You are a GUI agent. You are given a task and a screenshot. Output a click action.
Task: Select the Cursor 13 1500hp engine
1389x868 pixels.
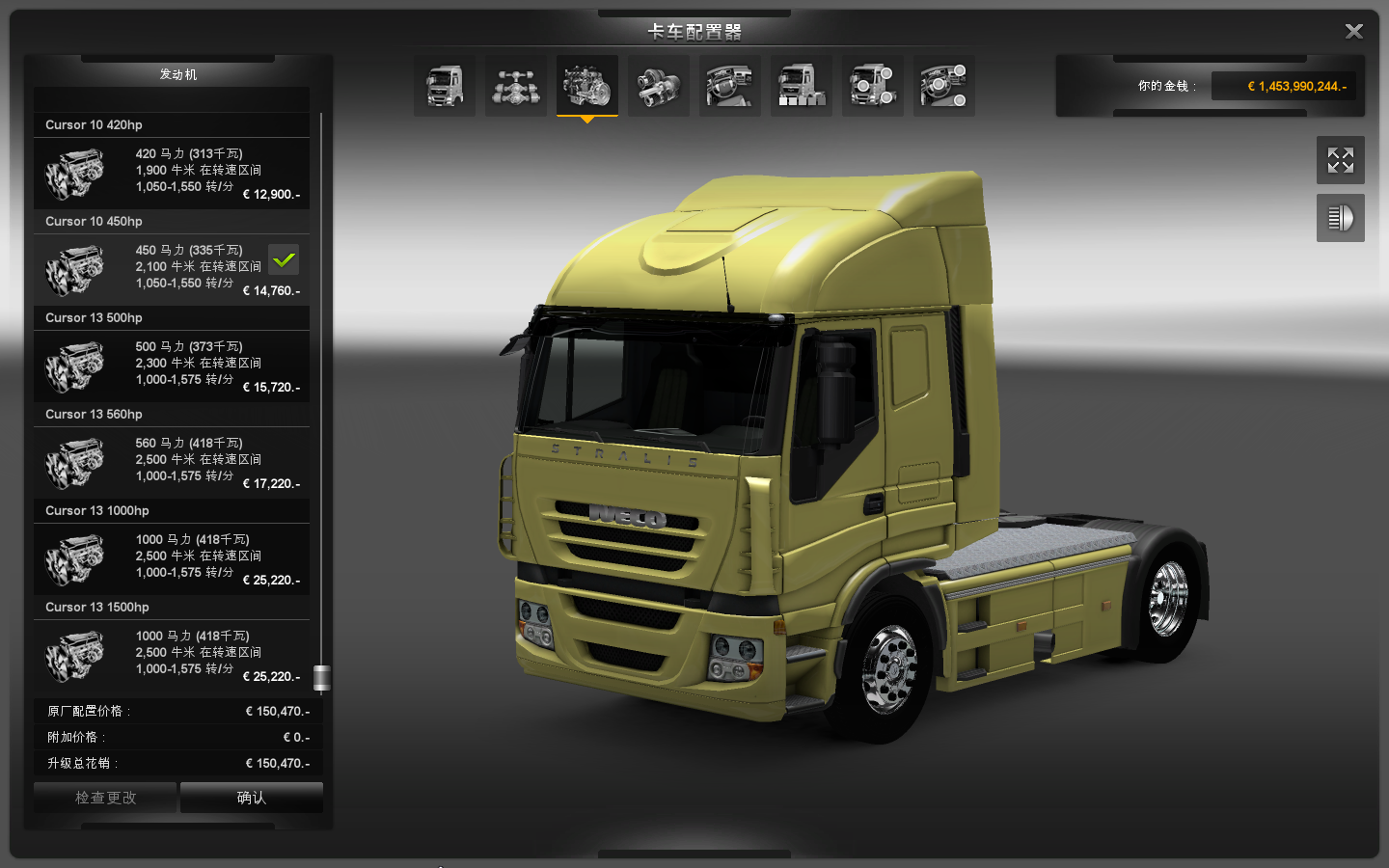[x=172, y=656]
